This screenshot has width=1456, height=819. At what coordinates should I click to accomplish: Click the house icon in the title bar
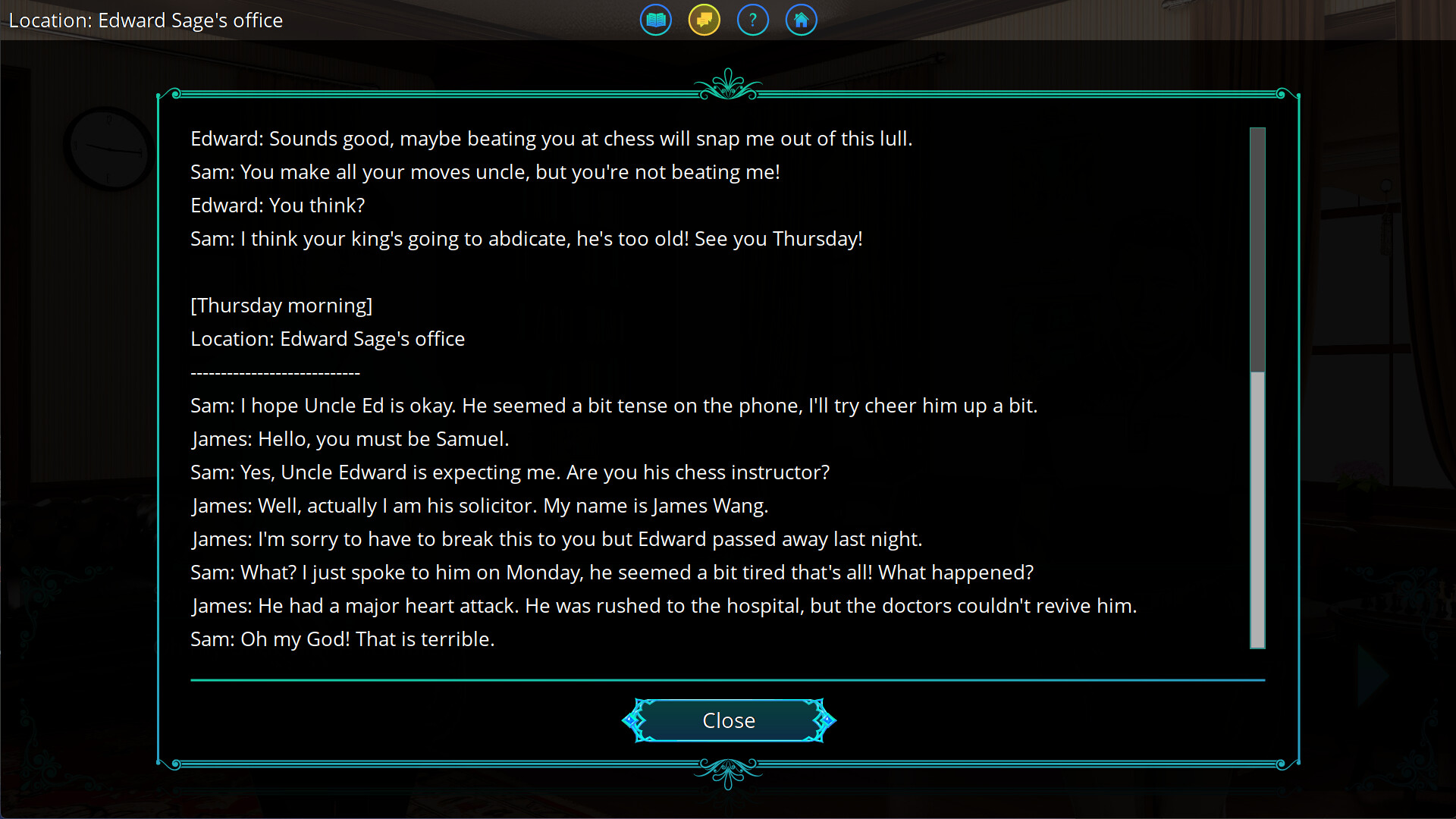[801, 20]
